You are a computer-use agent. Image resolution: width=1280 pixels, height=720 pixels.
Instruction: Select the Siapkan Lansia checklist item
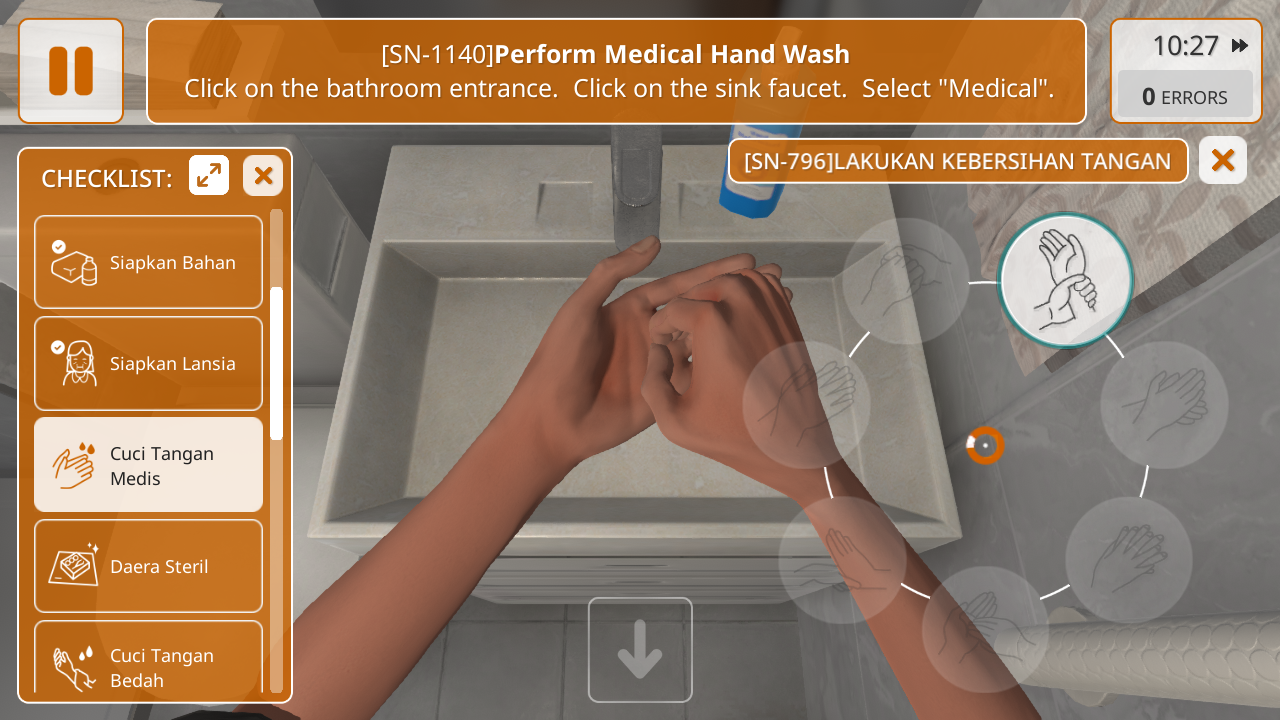pos(148,363)
